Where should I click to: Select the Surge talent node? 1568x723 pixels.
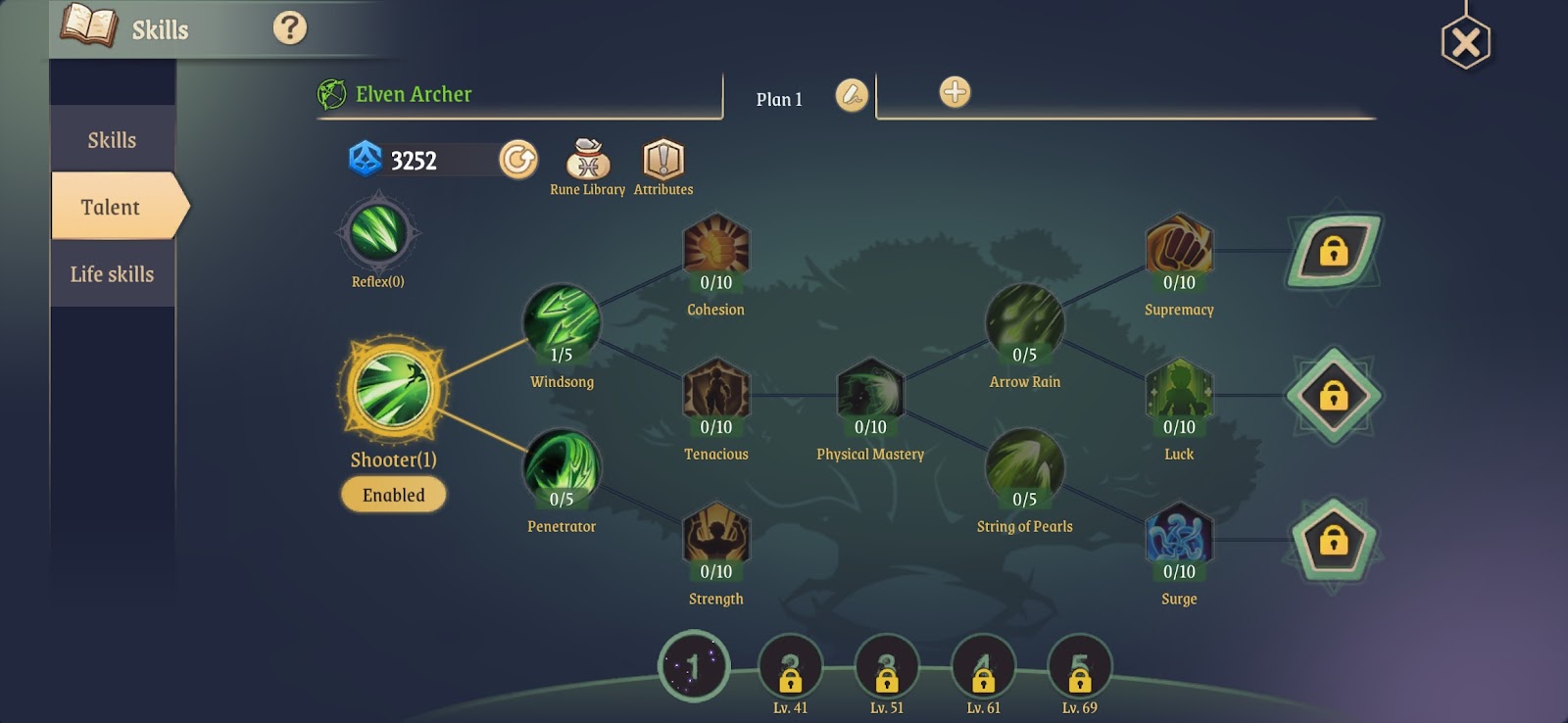(1179, 537)
